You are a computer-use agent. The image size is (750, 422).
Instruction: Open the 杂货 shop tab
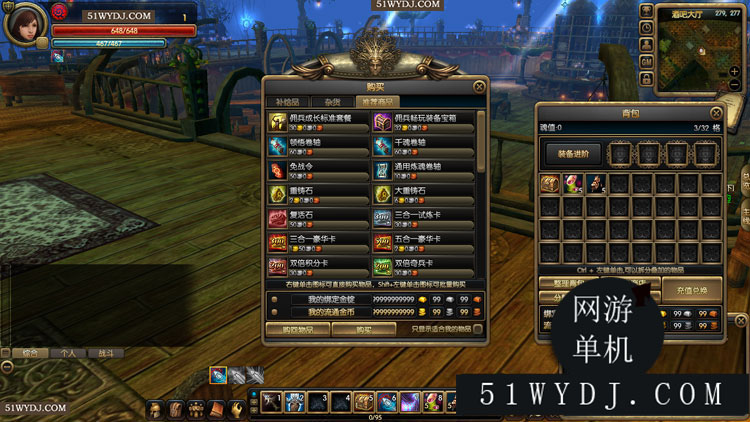pyautogui.click(x=331, y=101)
